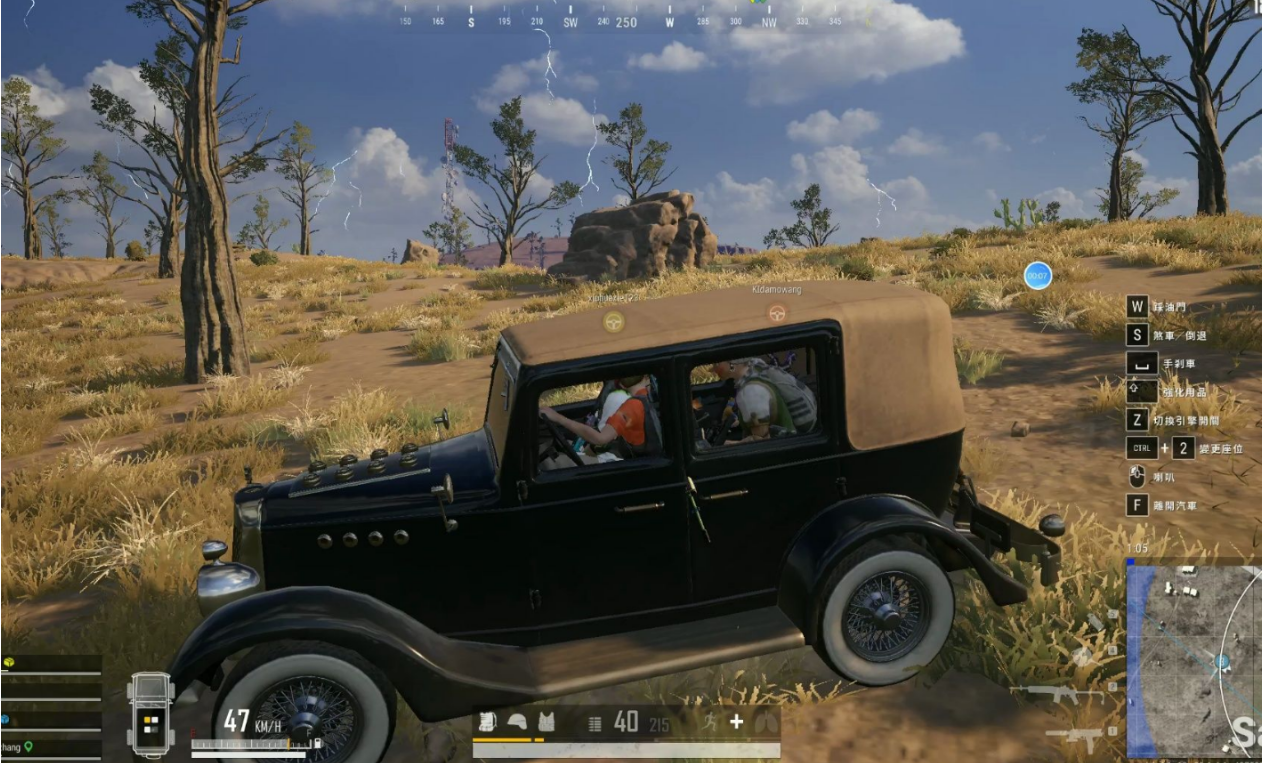Click the yellow steering wheel driver marker
The height and width of the screenshot is (763, 1262).
tap(613, 321)
